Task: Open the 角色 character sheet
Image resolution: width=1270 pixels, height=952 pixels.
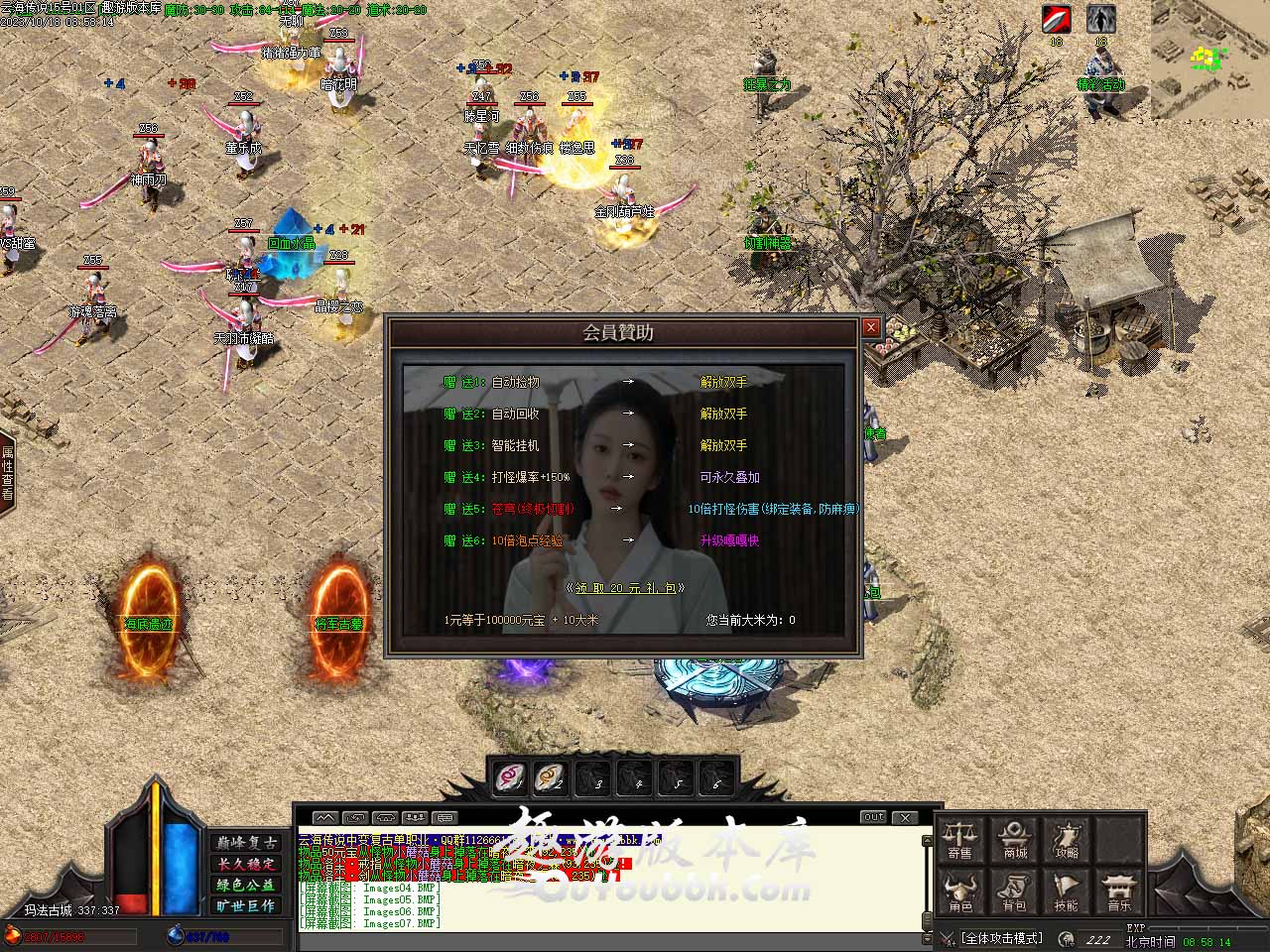Action: (959, 892)
